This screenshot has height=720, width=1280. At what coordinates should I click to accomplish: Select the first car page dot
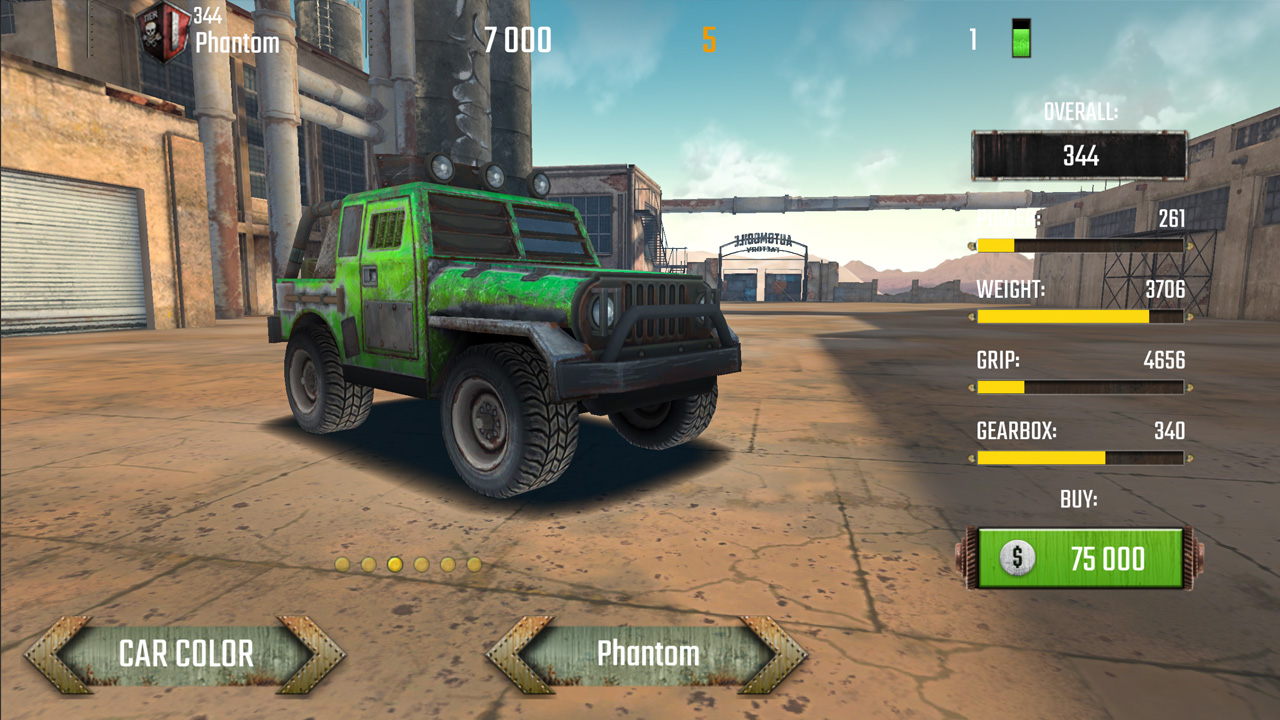342,565
